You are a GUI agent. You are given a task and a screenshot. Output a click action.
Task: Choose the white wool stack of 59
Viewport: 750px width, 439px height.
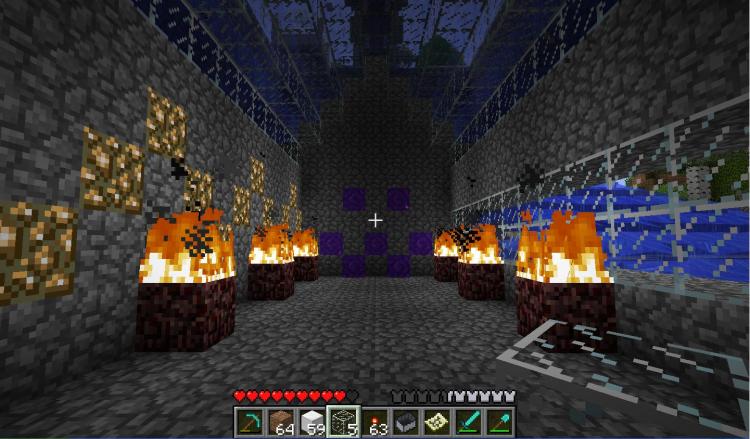pos(312,421)
